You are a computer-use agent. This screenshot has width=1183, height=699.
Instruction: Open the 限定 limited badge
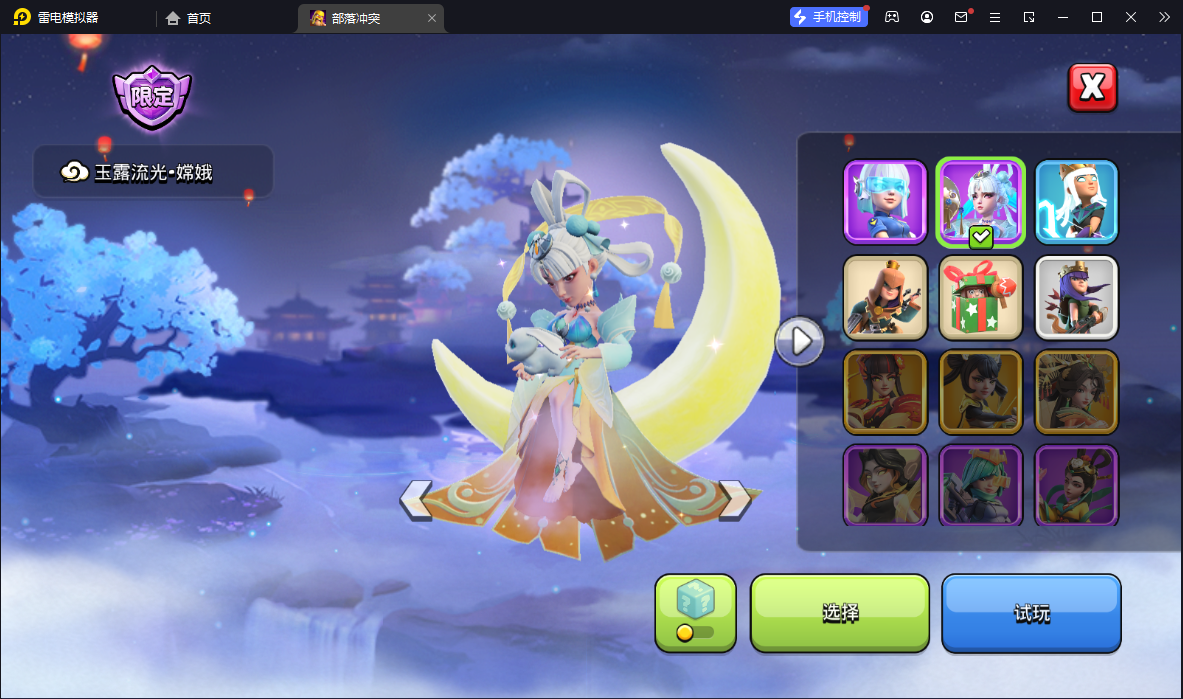(x=152, y=97)
